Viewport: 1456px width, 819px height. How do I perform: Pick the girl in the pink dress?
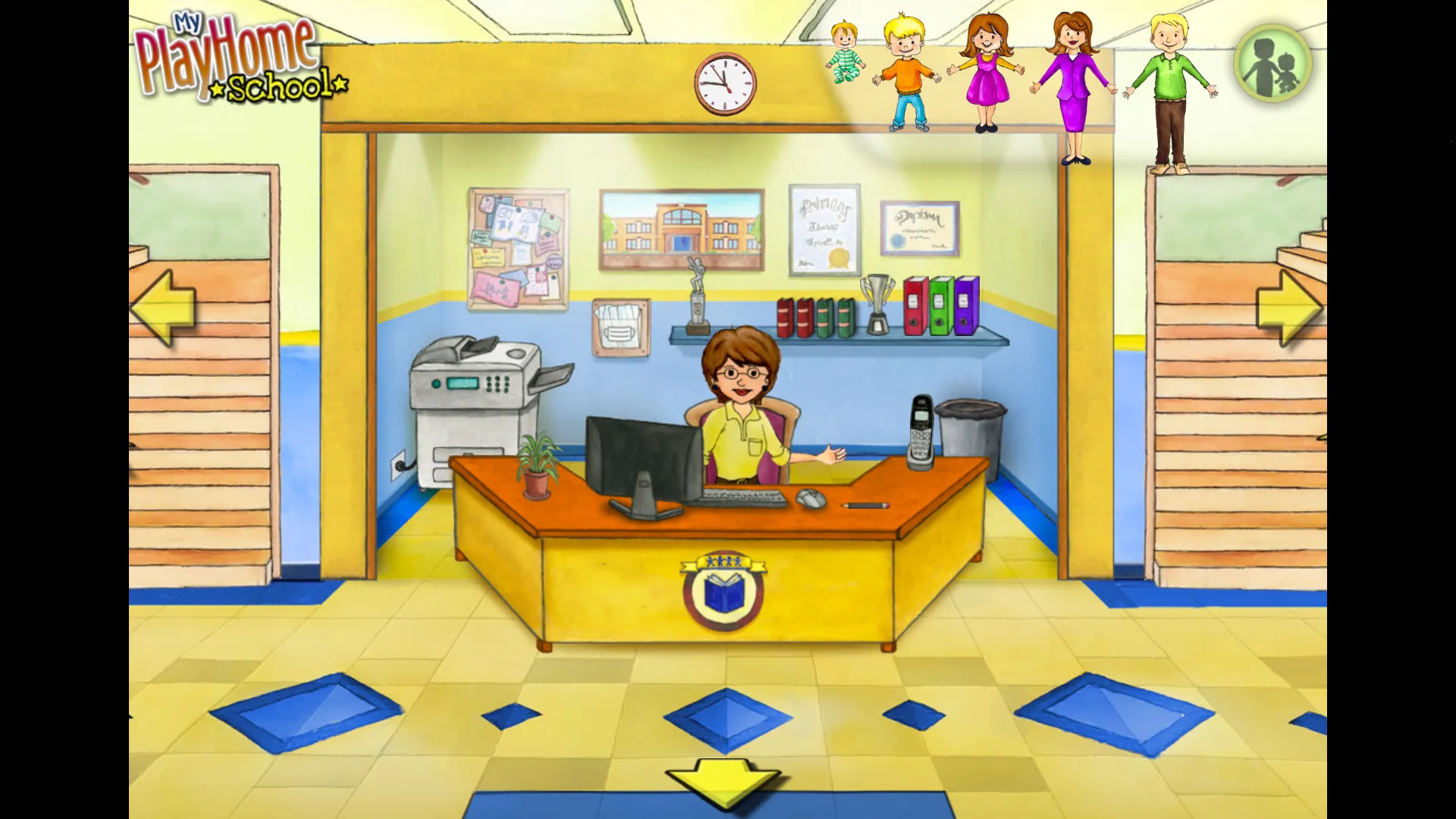[986, 74]
